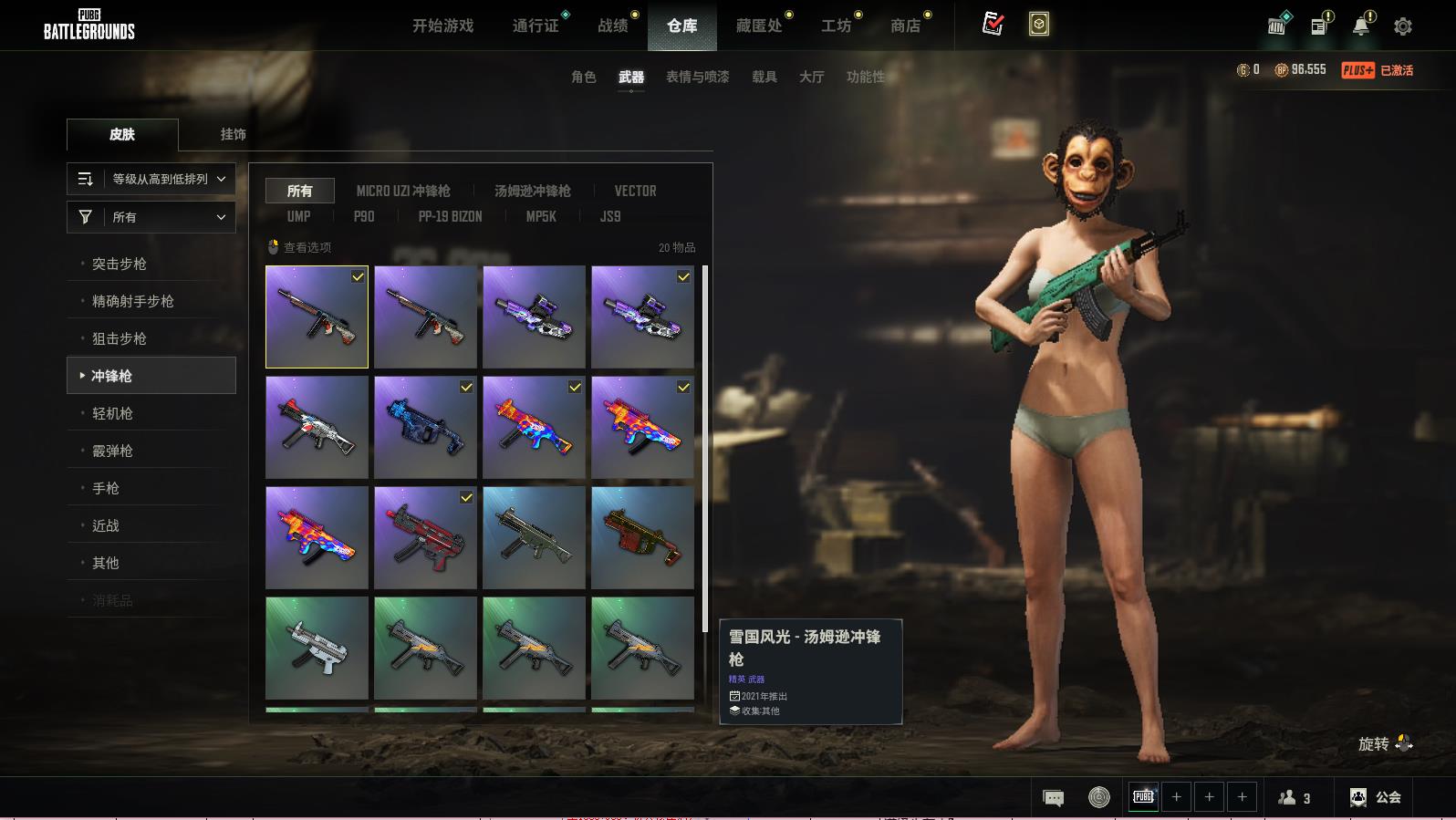1456x820 pixels.
Task: Choose the 霰弹枪 shotgun category
Action: coord(112,451)
